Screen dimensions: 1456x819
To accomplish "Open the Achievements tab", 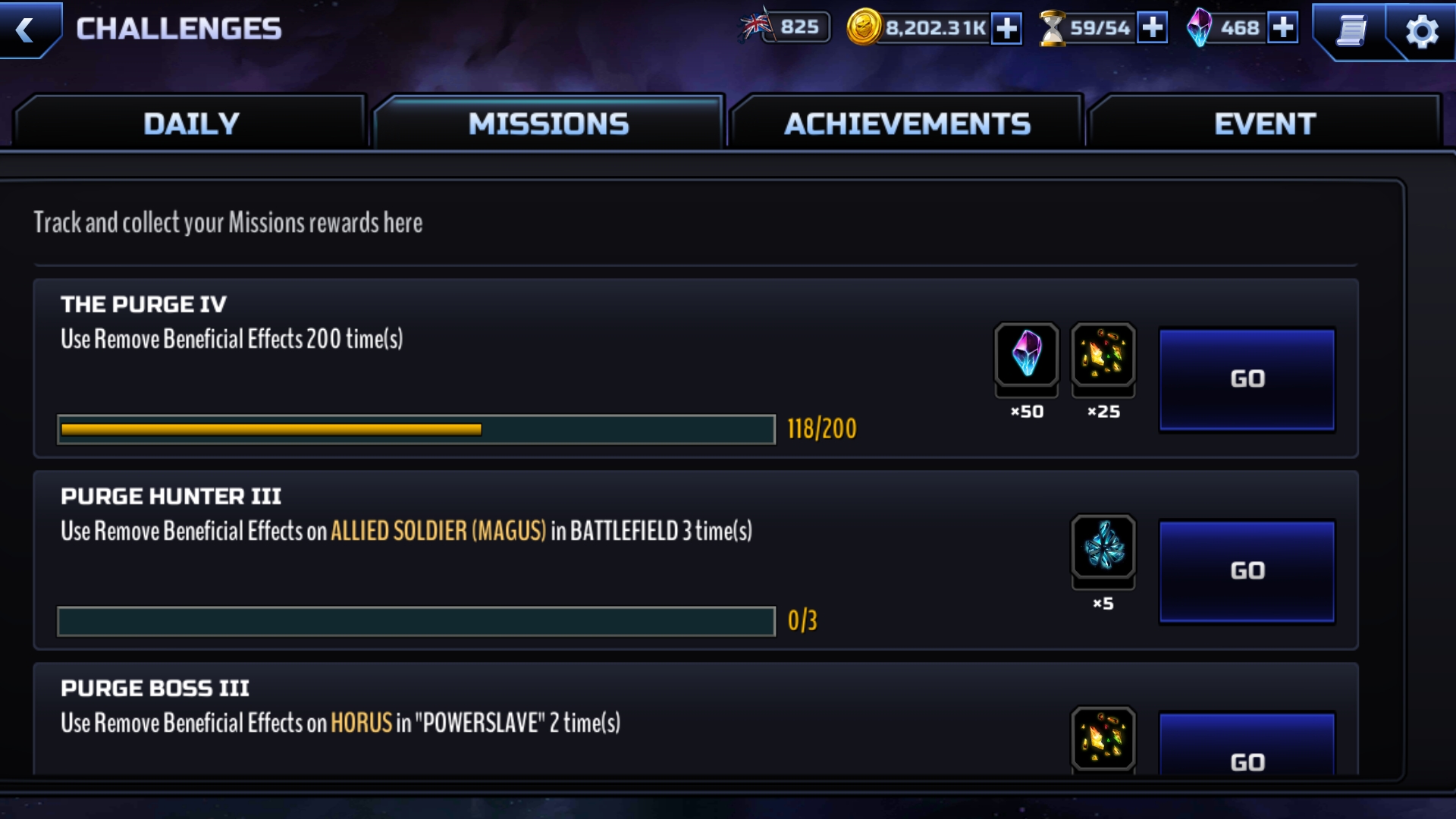I will coord(907,124).
